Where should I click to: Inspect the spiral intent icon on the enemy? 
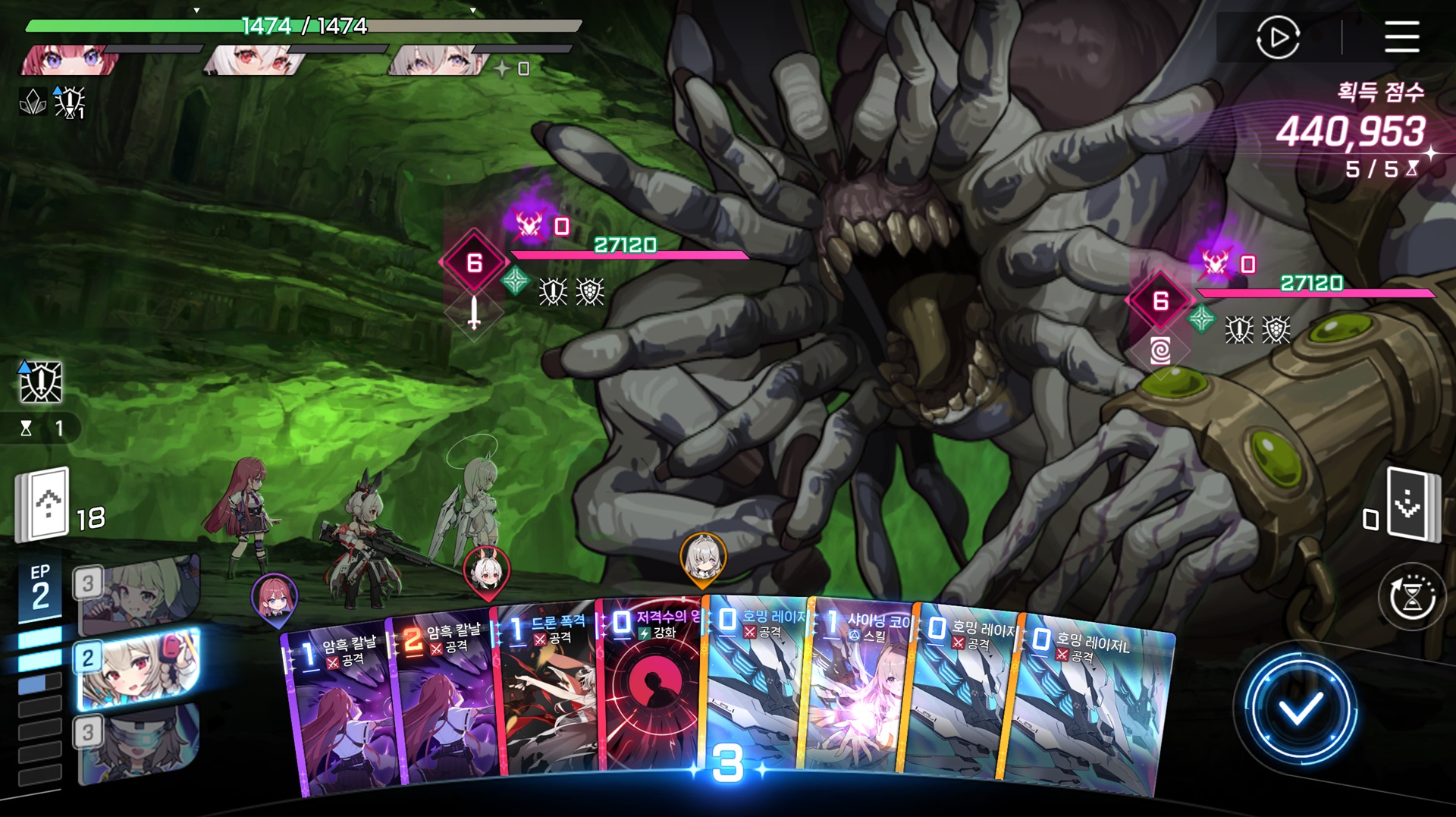click(1160, 350)
